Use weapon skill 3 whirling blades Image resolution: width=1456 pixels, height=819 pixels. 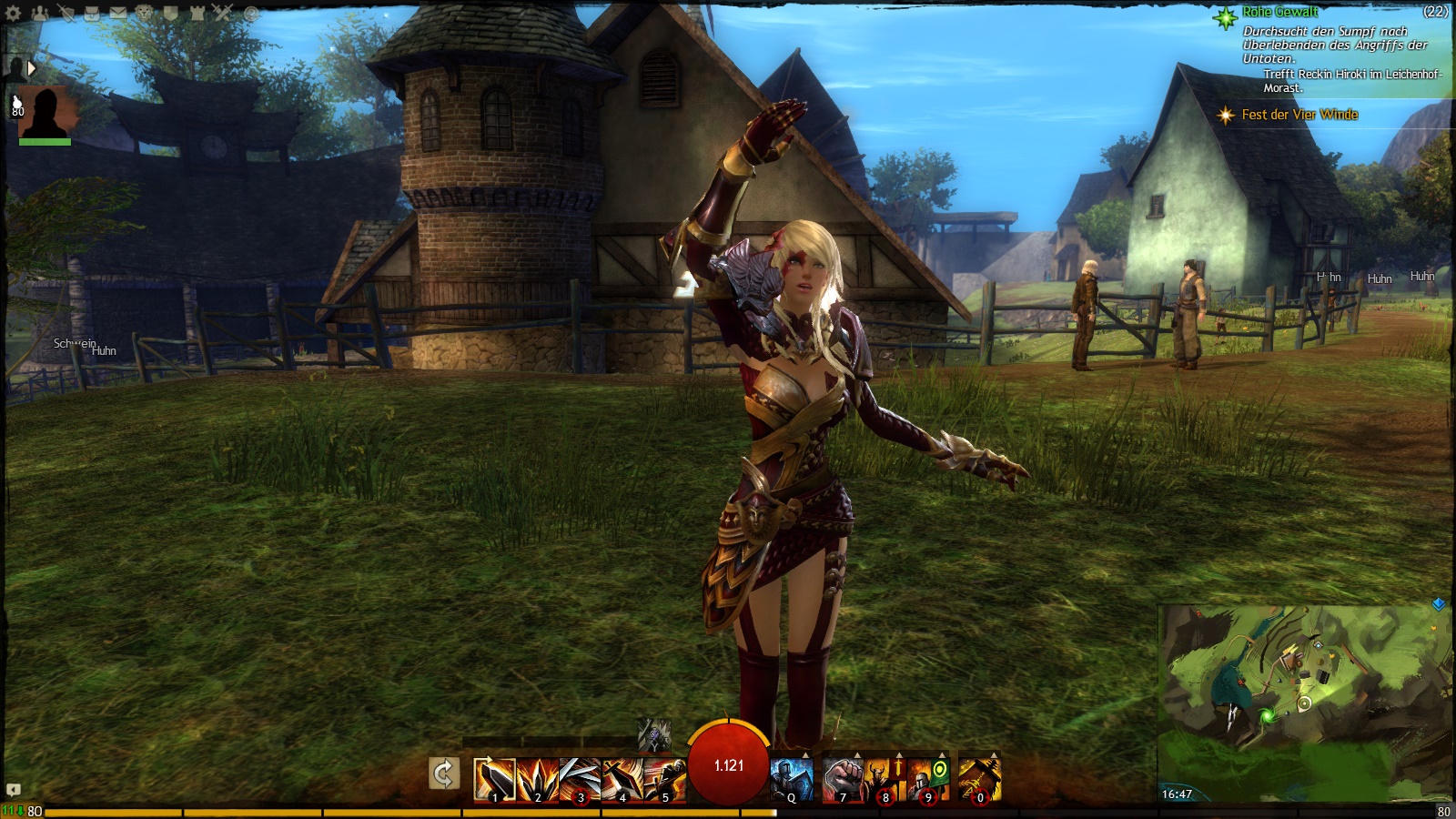click(580, 779)
